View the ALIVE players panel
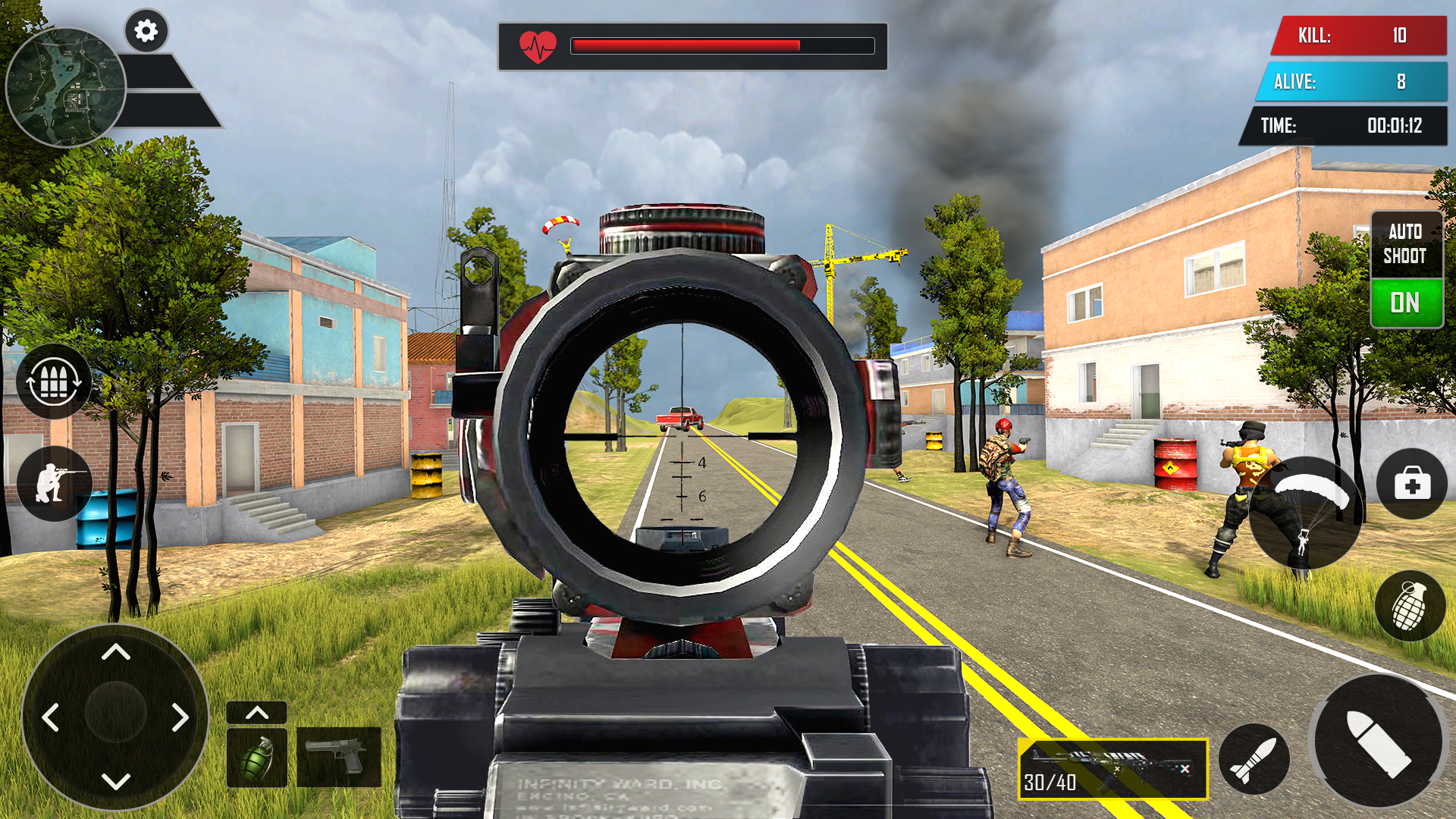Screen dimensions: 1456x819 pyautogui.click(x=1354, y=83)
